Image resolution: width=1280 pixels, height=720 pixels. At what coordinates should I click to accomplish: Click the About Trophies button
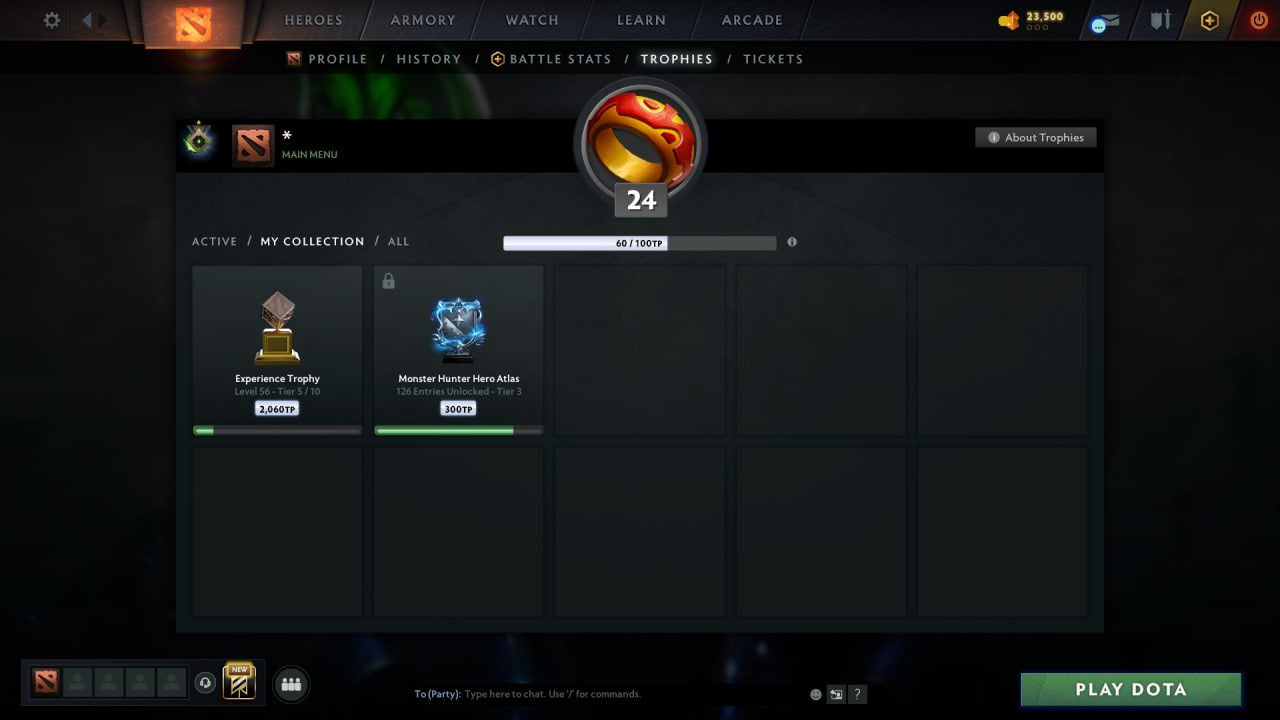[1036, 137]
